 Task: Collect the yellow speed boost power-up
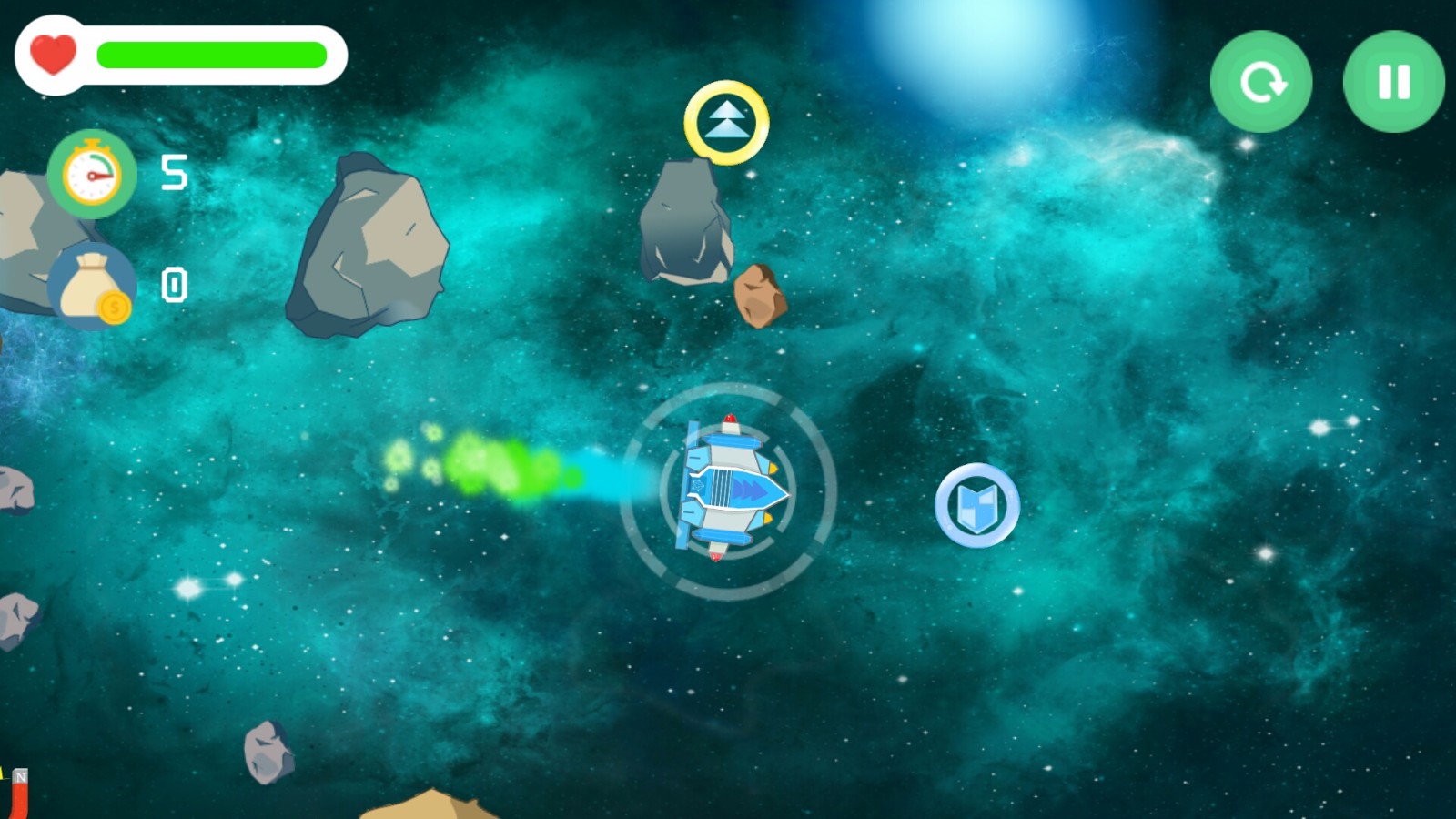[727, 123]
